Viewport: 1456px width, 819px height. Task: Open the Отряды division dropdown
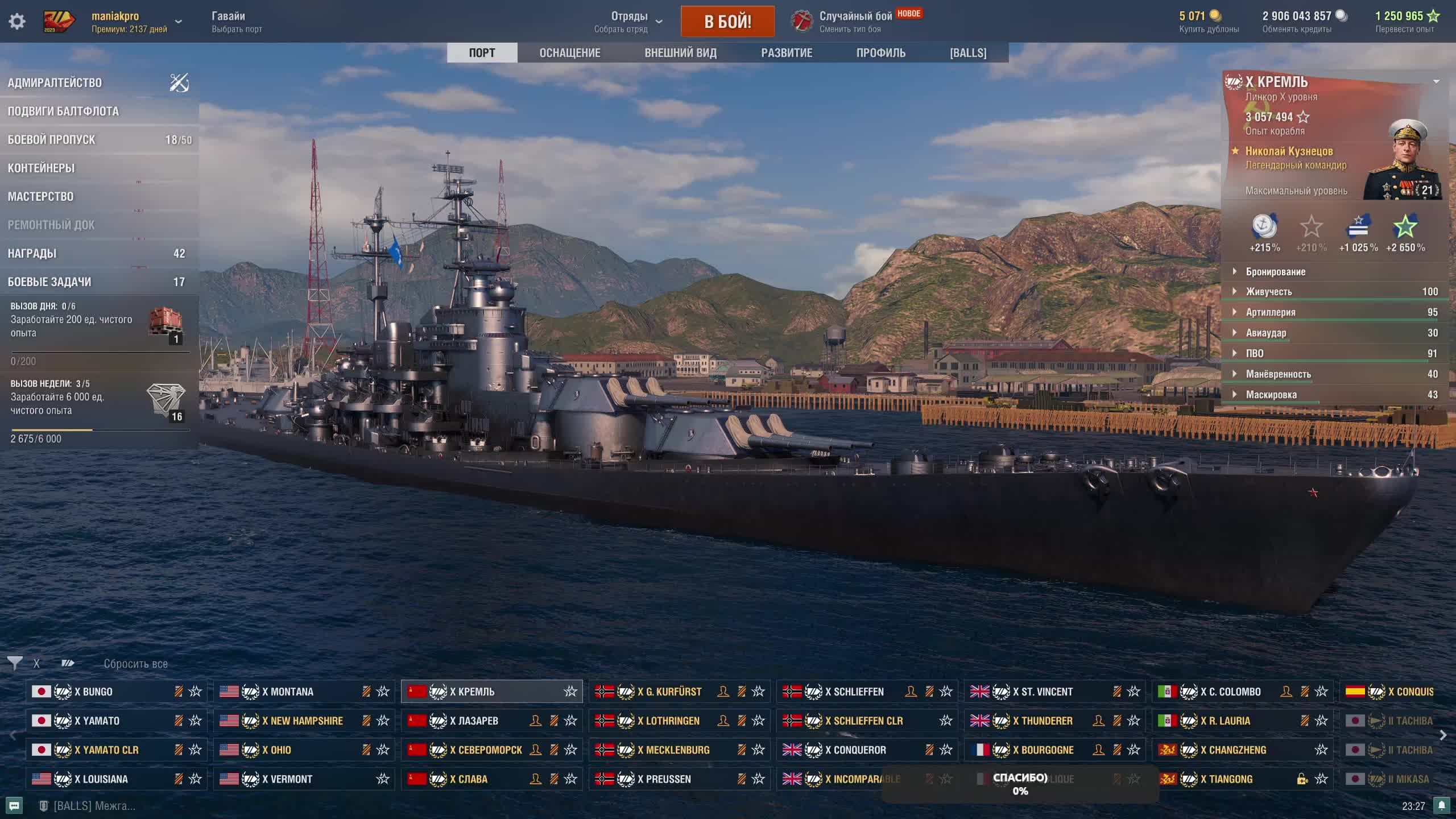pos(629,22)
